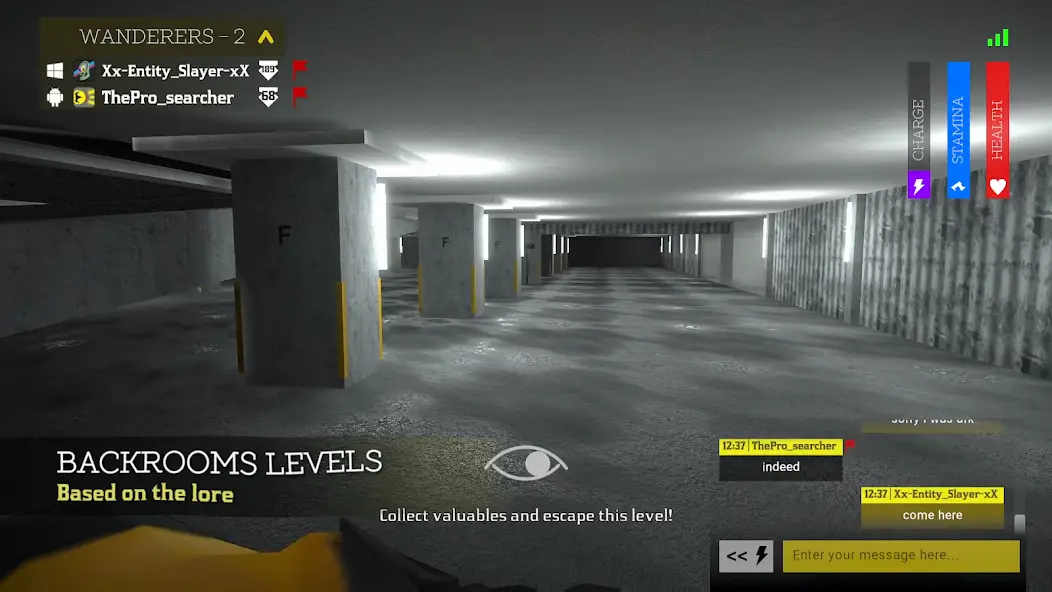
Task: Tap the quick chat arrows lightning button
Action: [746, 556]
